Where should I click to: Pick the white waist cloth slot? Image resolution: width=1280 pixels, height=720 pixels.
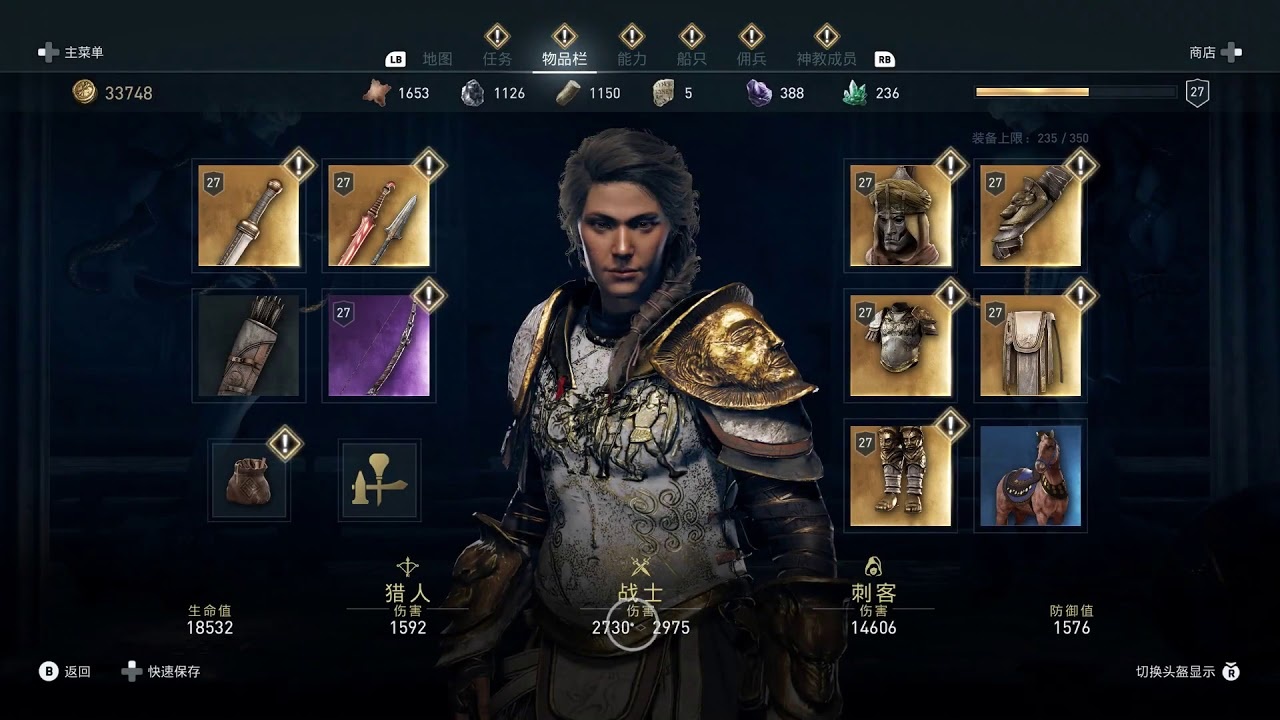coord(1030,345)
